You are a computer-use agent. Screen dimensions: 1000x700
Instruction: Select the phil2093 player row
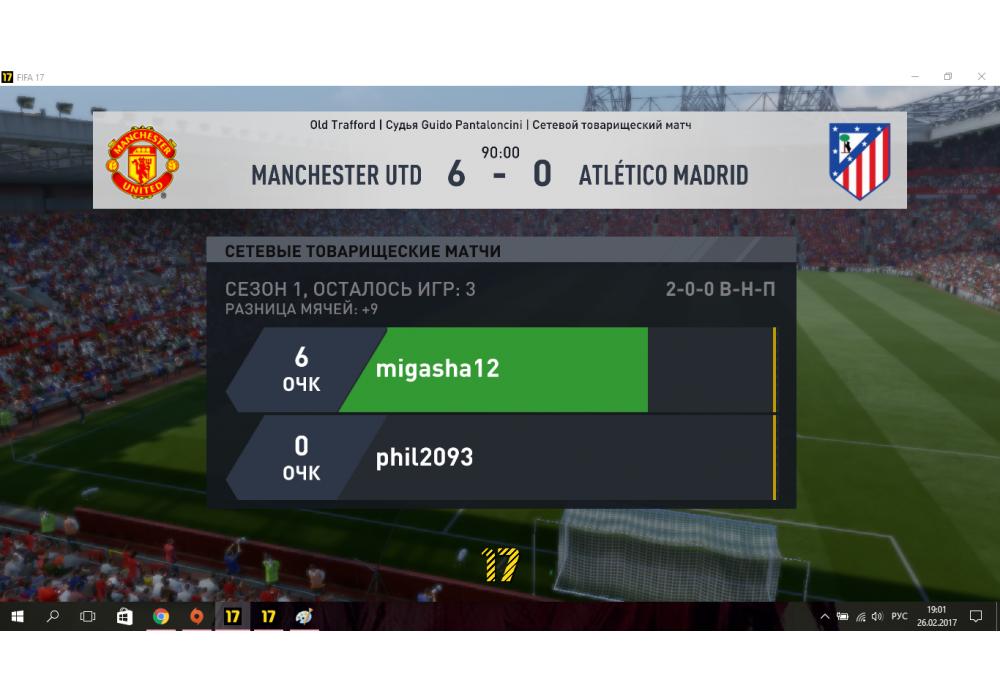(500, 458)
